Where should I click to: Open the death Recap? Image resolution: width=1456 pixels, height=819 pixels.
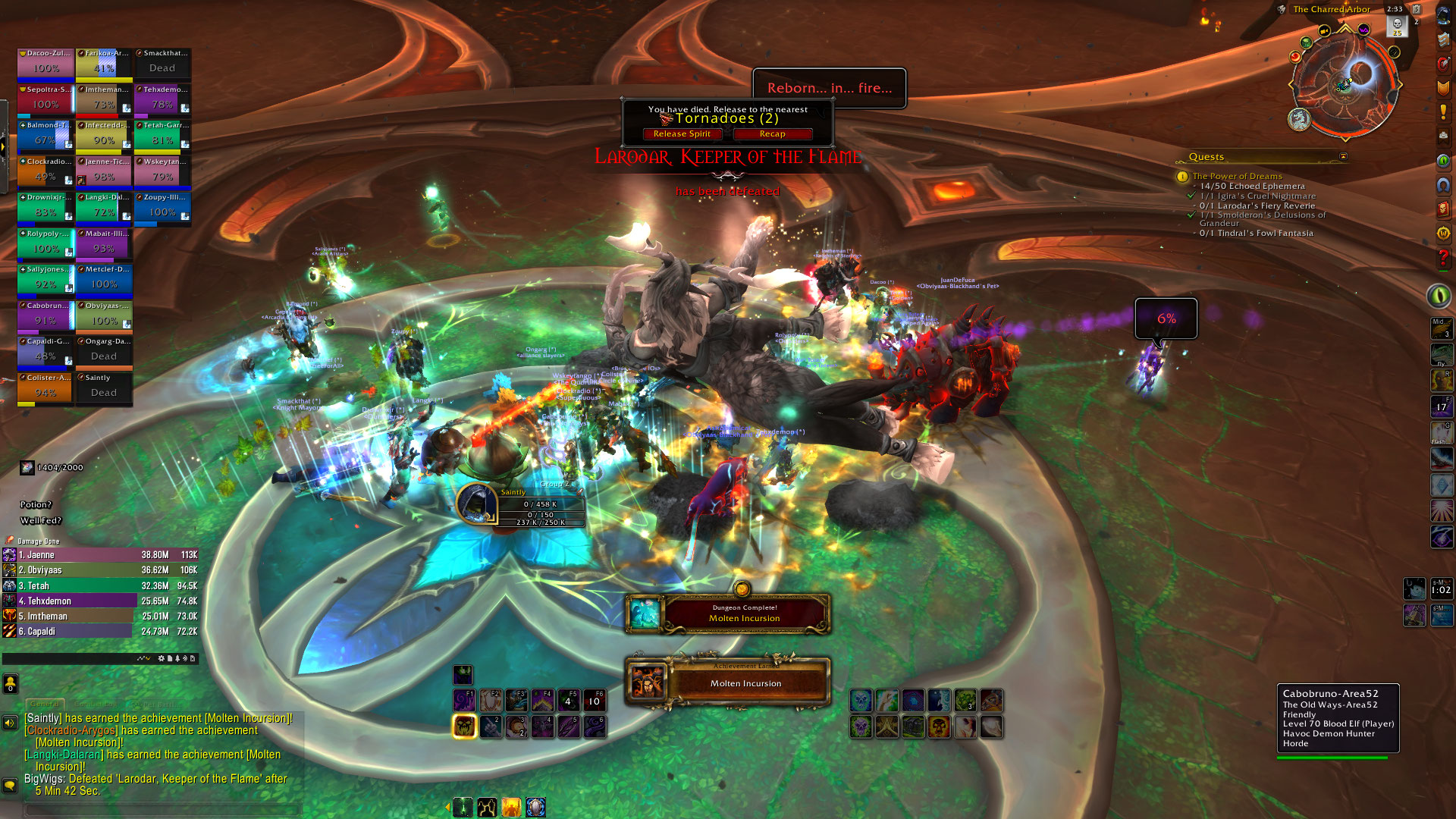(772, 134)
